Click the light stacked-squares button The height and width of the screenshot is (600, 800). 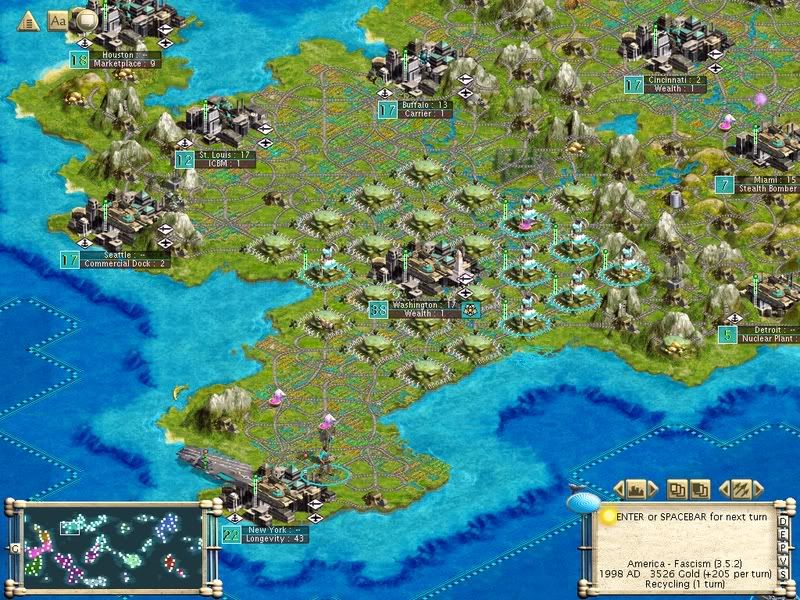pos(678,489)
